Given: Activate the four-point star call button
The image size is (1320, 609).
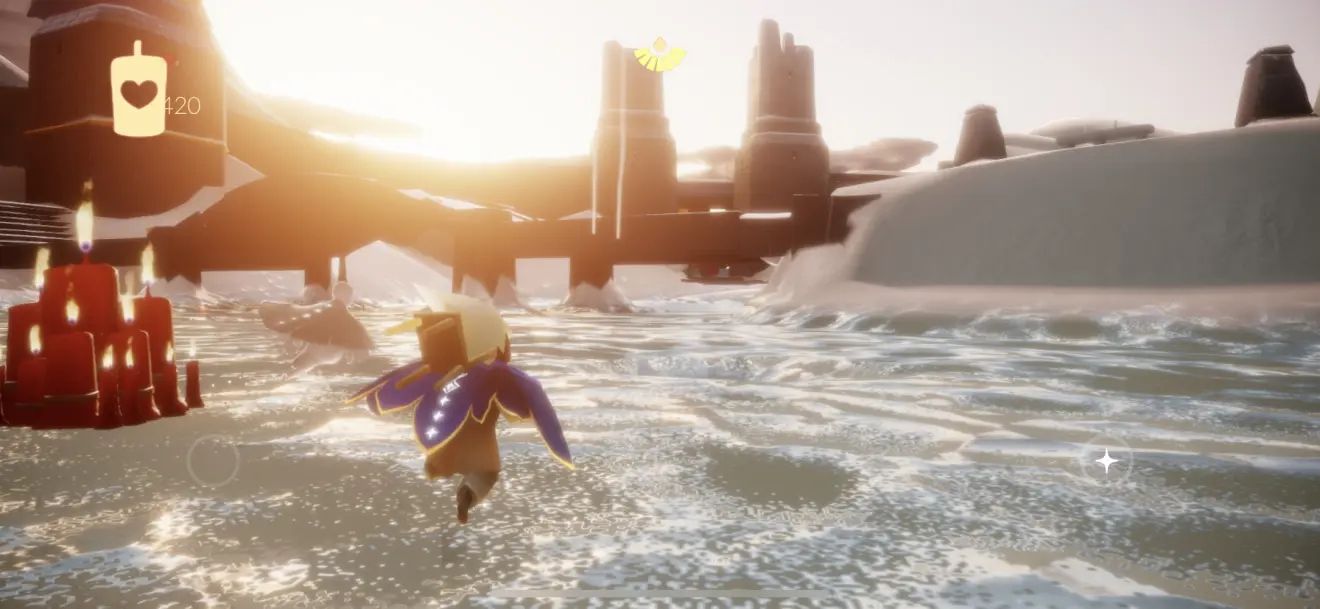Looking at the screenshot, I should point(1106,461).
